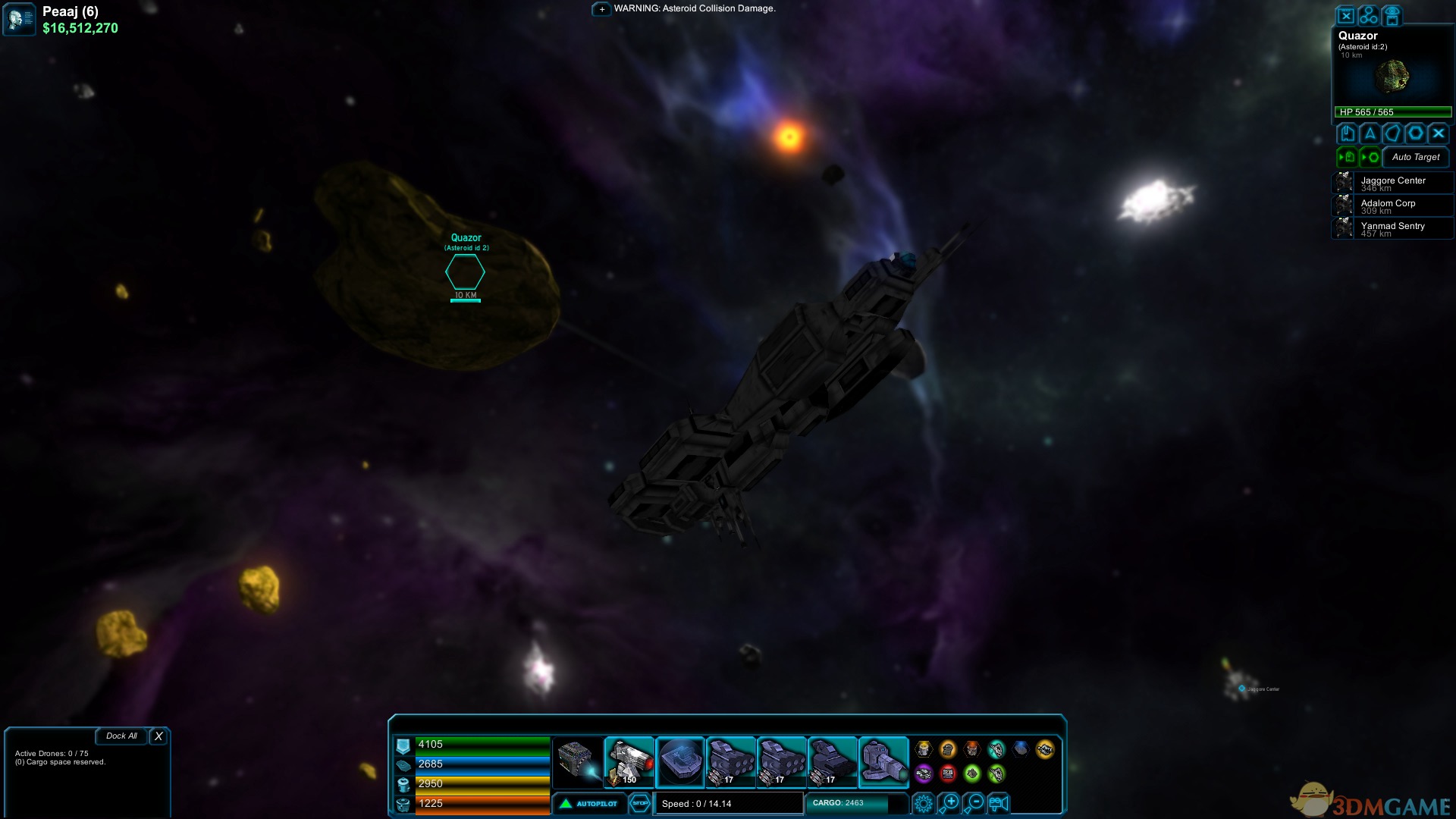The height and width of the screenshot is (819, 1456).
Task: Select the purple drone ability orb
Action: click(923, 773)
